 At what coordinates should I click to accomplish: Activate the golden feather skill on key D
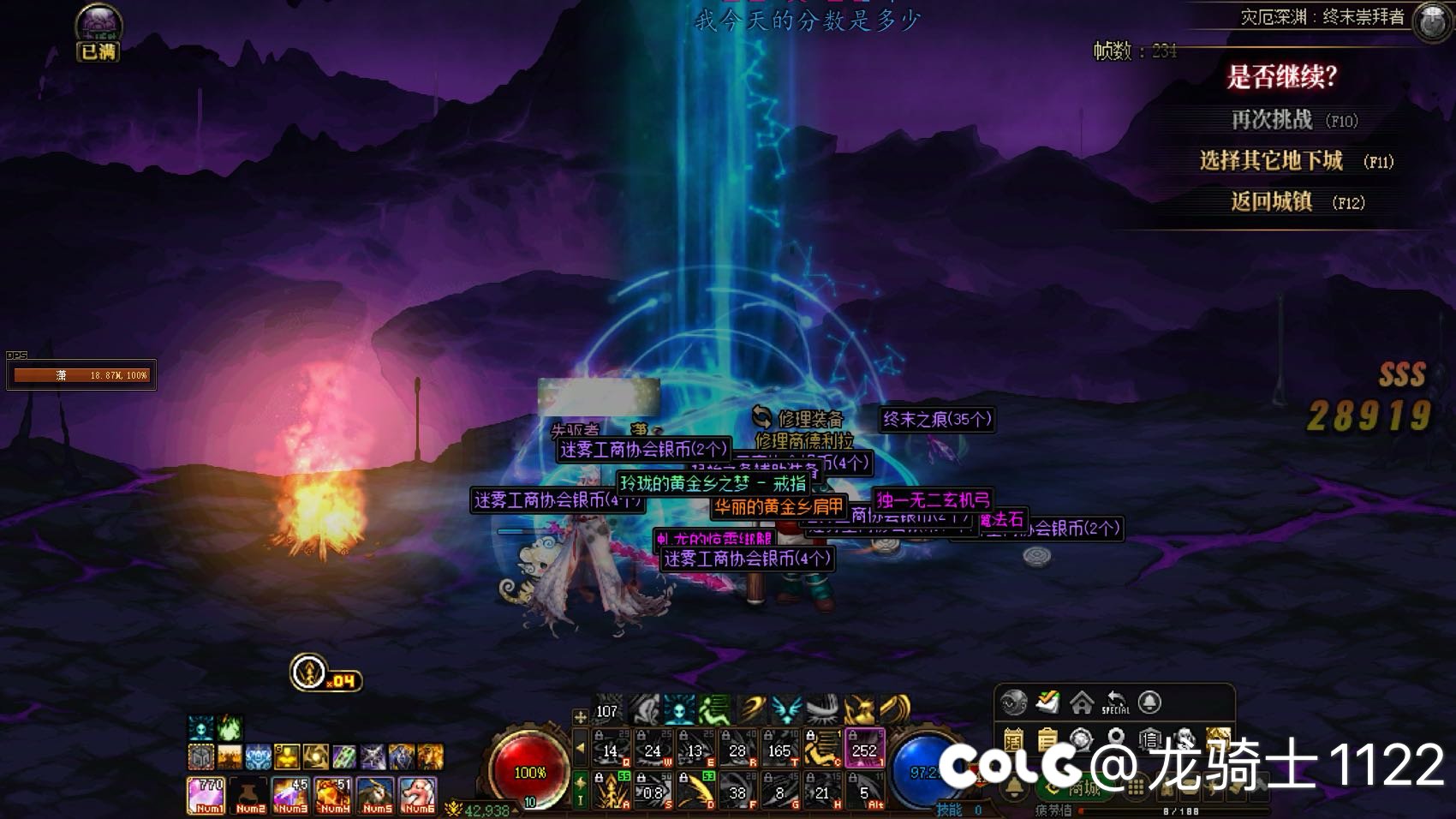[695, 791]
